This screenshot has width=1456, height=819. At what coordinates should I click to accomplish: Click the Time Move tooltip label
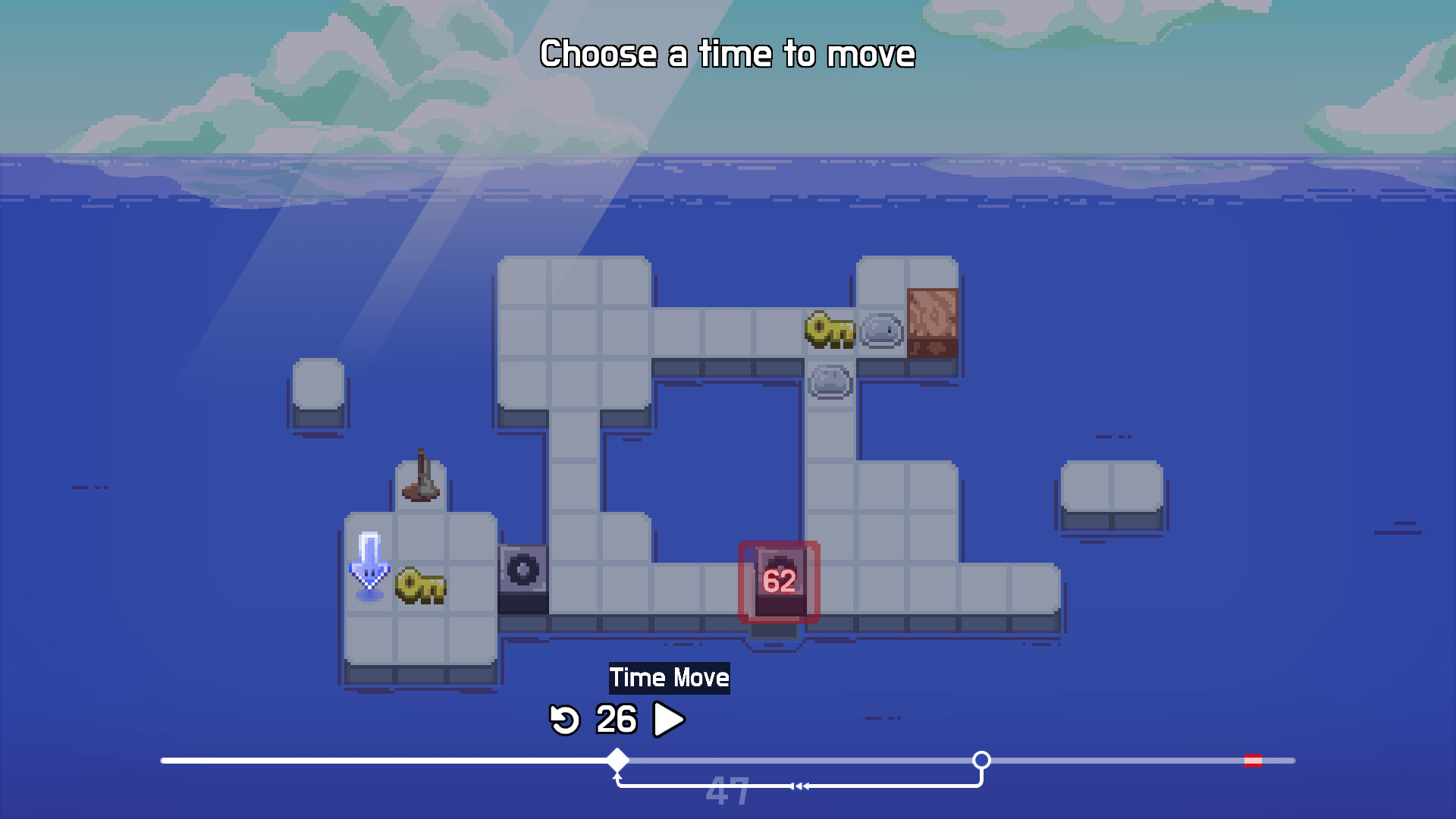pyautogui.click(x=670, y=677)
